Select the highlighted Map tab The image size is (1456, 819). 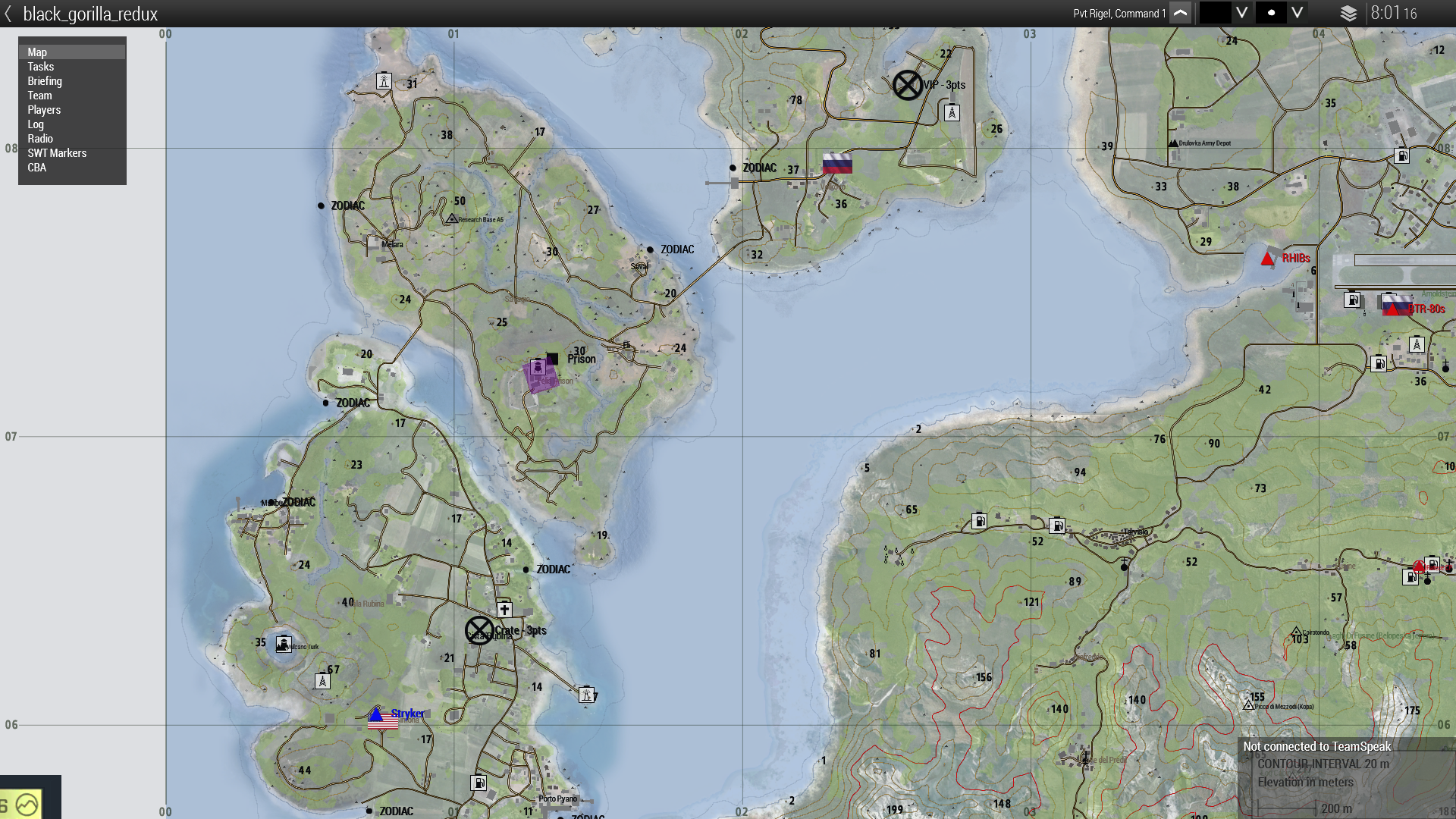[36, 52]
